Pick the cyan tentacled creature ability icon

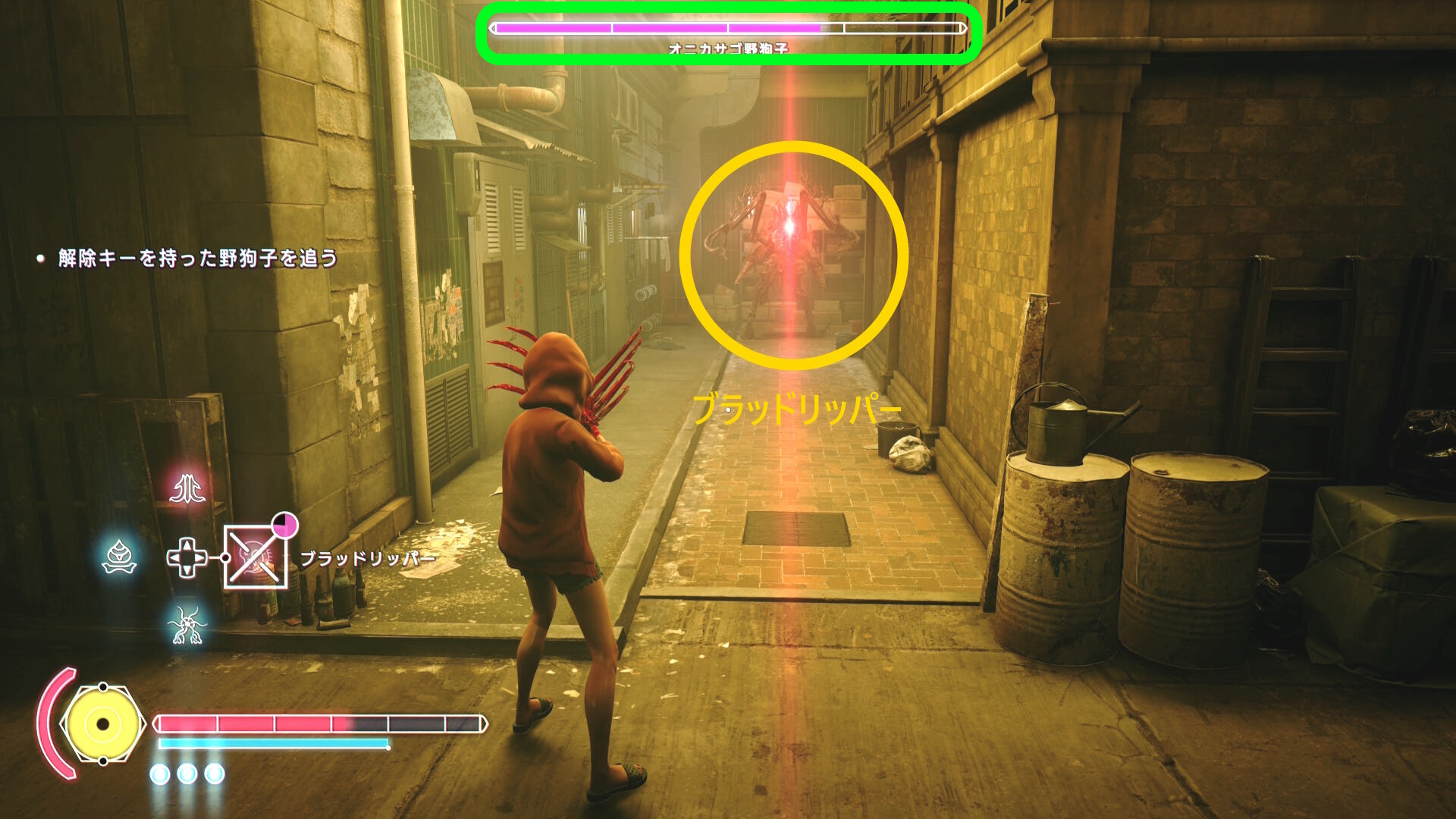click(x=187, y=625)
